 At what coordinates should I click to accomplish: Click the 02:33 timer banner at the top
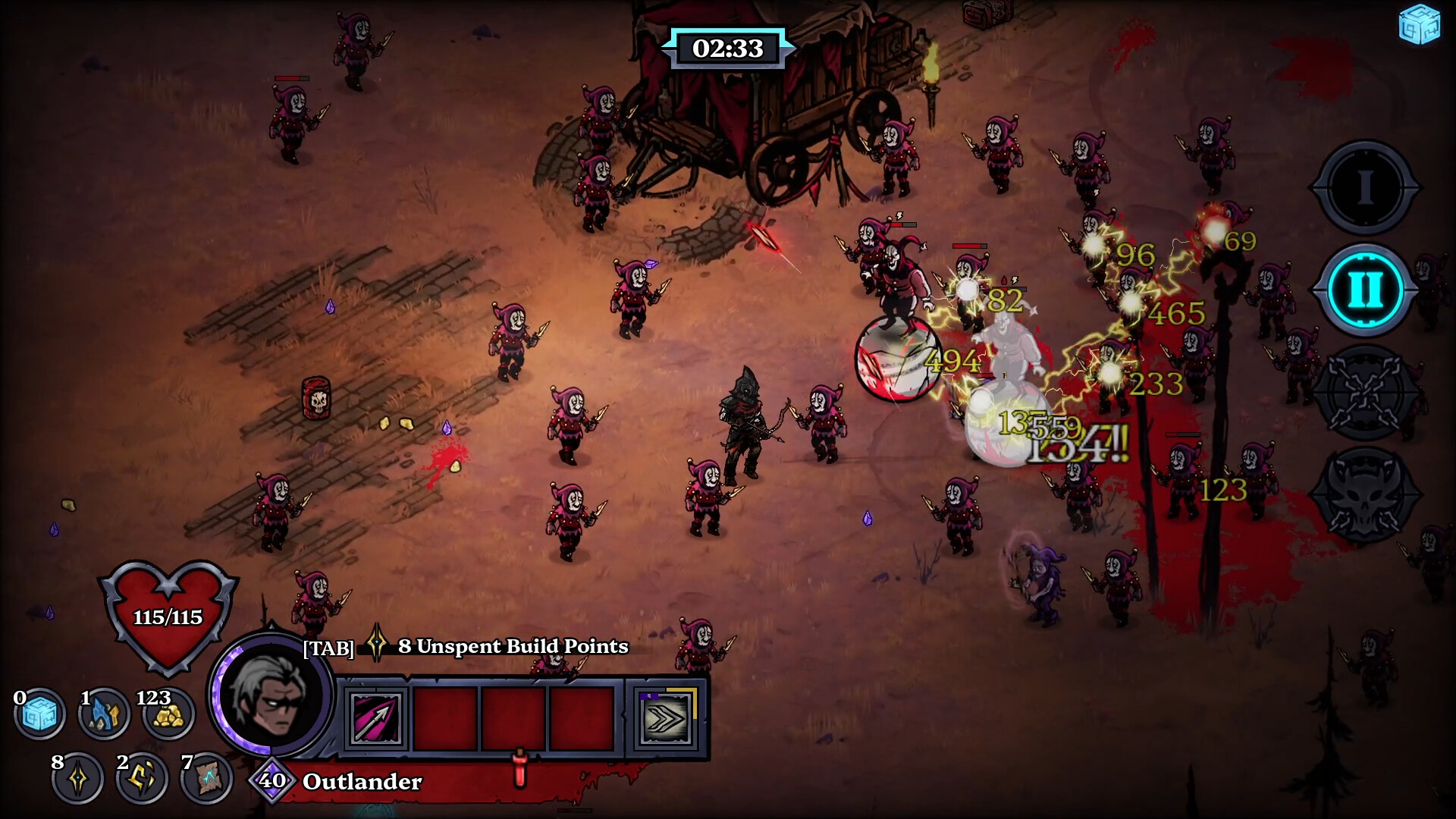(727, 46)
